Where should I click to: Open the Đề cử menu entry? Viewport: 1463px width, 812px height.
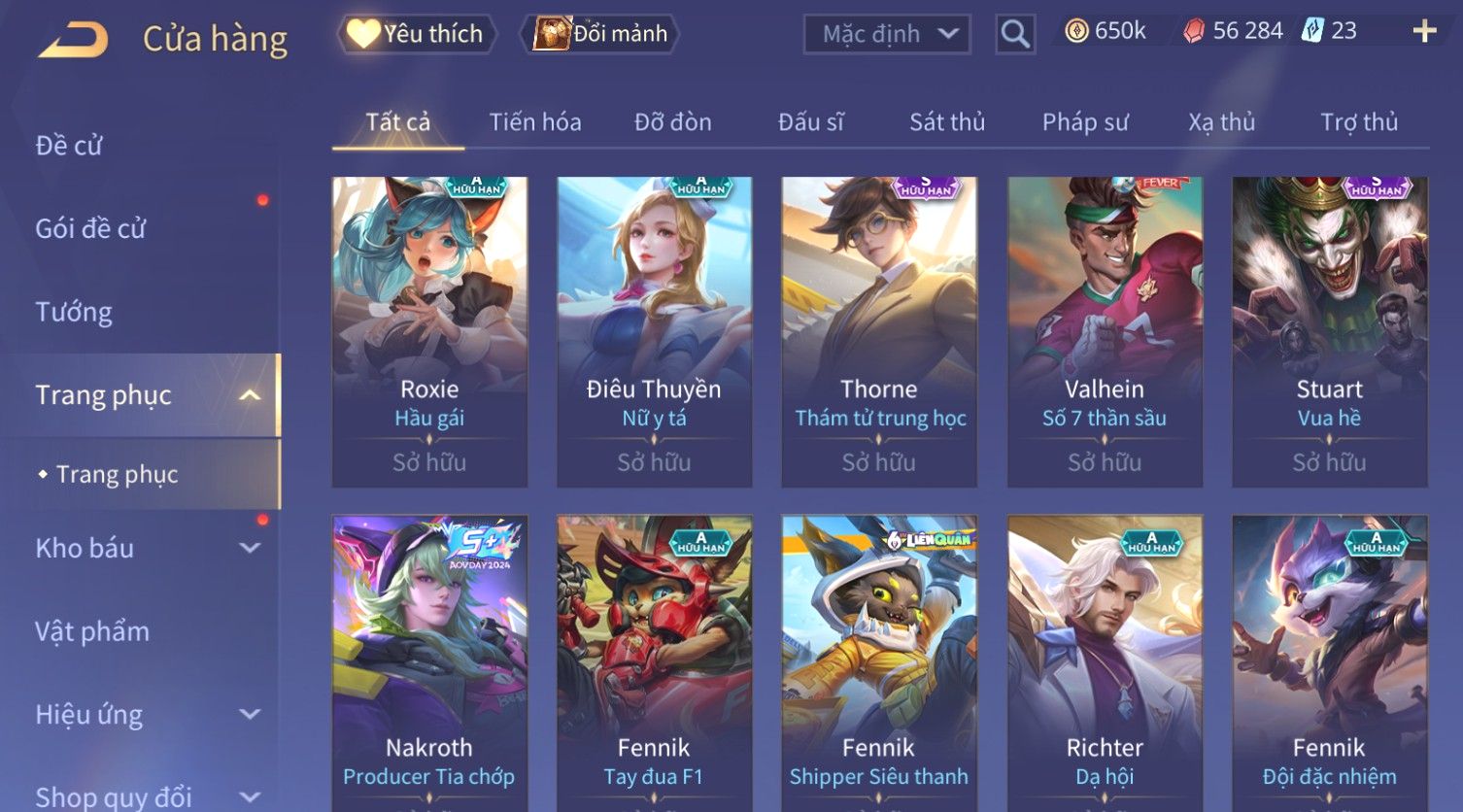[69, 146]
